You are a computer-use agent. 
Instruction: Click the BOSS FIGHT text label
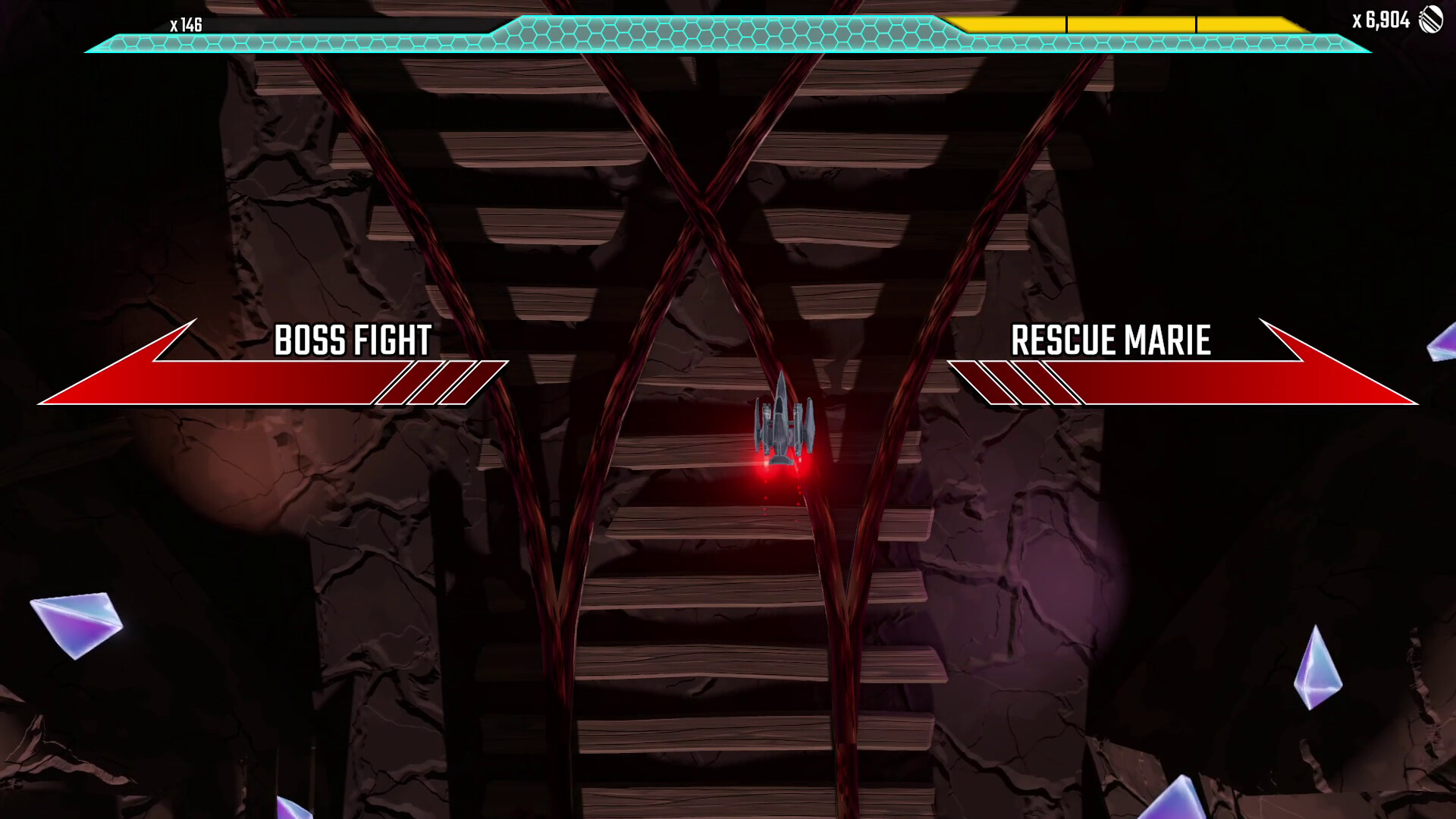point(353,340)
